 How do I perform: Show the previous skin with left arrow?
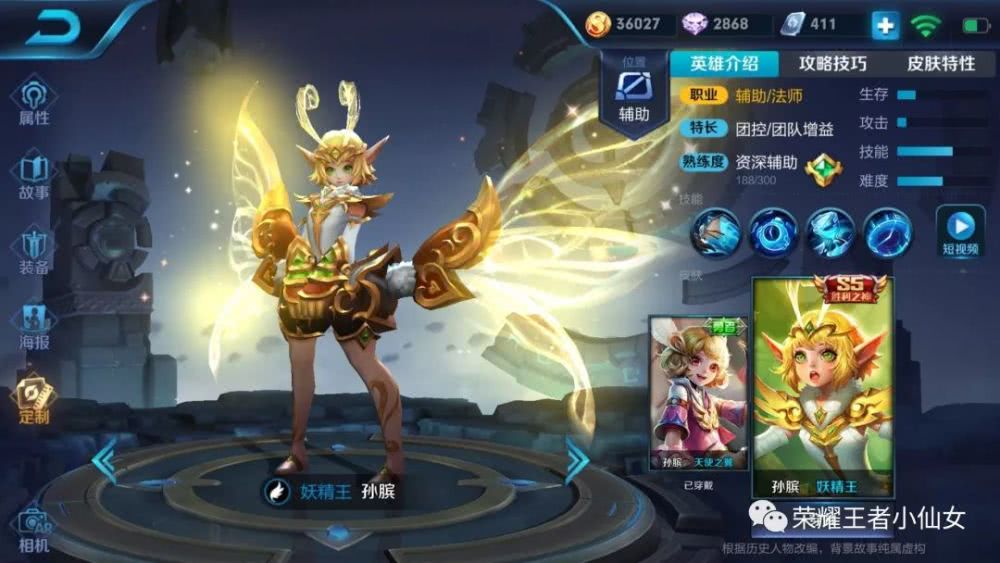[104, 462]
